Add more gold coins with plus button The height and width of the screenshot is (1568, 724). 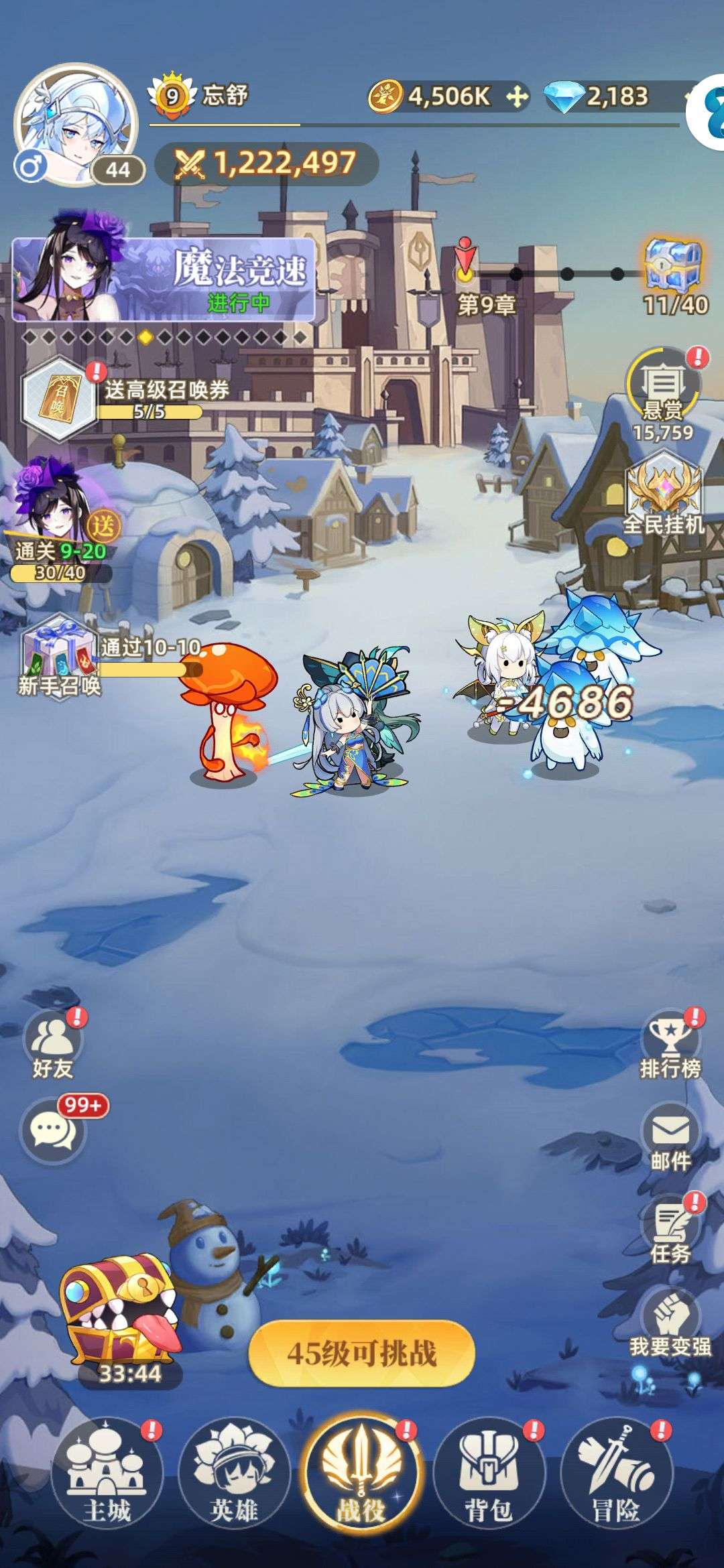[x=516, y=97]
